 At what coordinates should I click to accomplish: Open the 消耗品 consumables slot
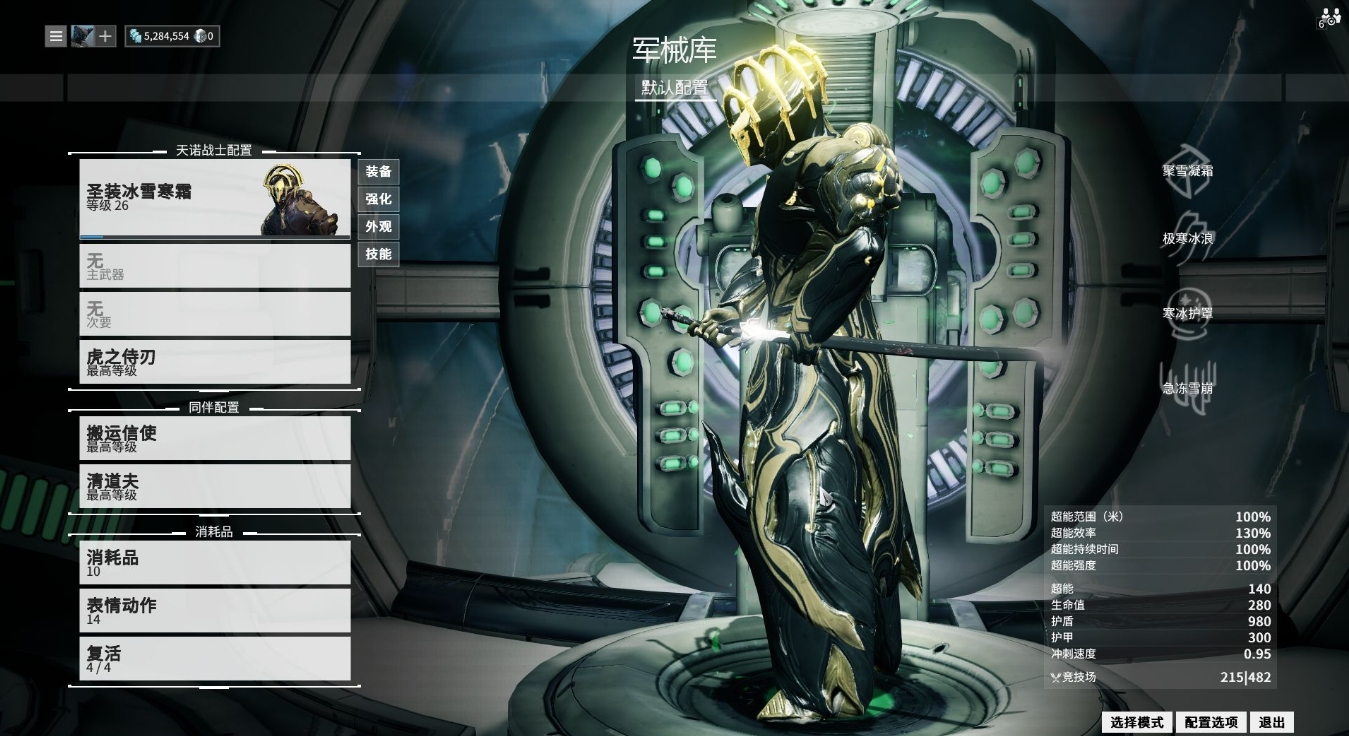tap(215, 563)
